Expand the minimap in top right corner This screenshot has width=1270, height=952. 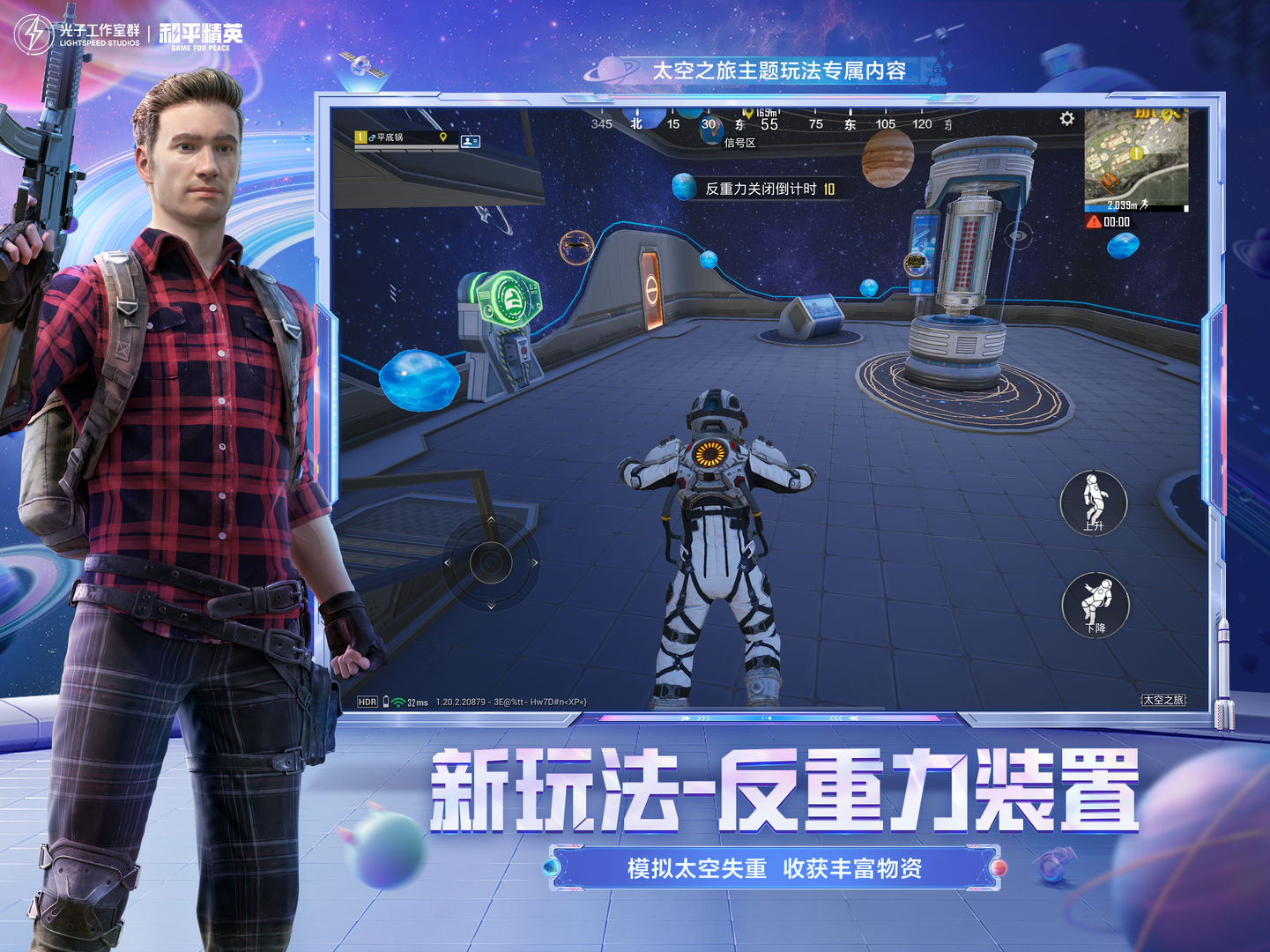pyautogui.click(x=1135, y=154)
